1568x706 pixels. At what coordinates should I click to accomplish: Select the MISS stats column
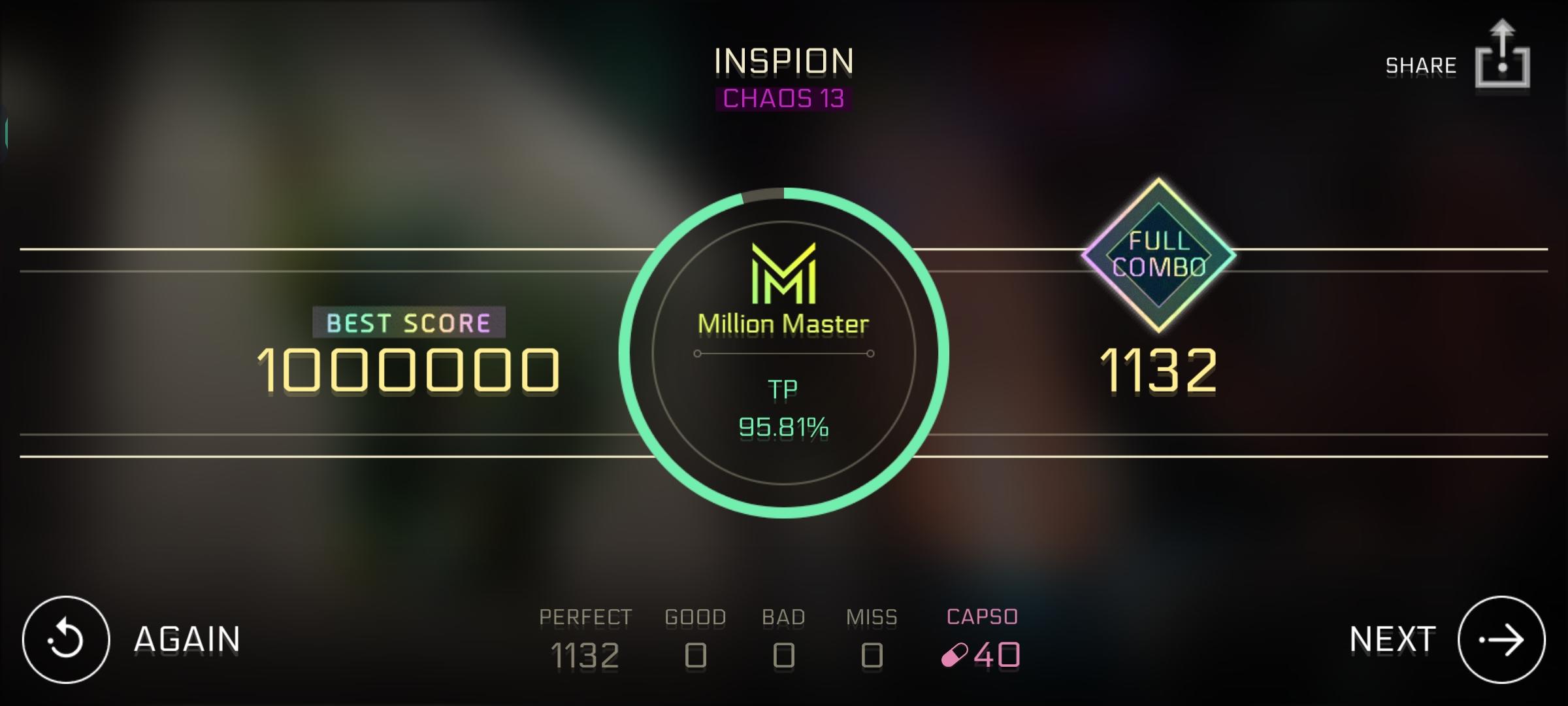click(871, 634)
